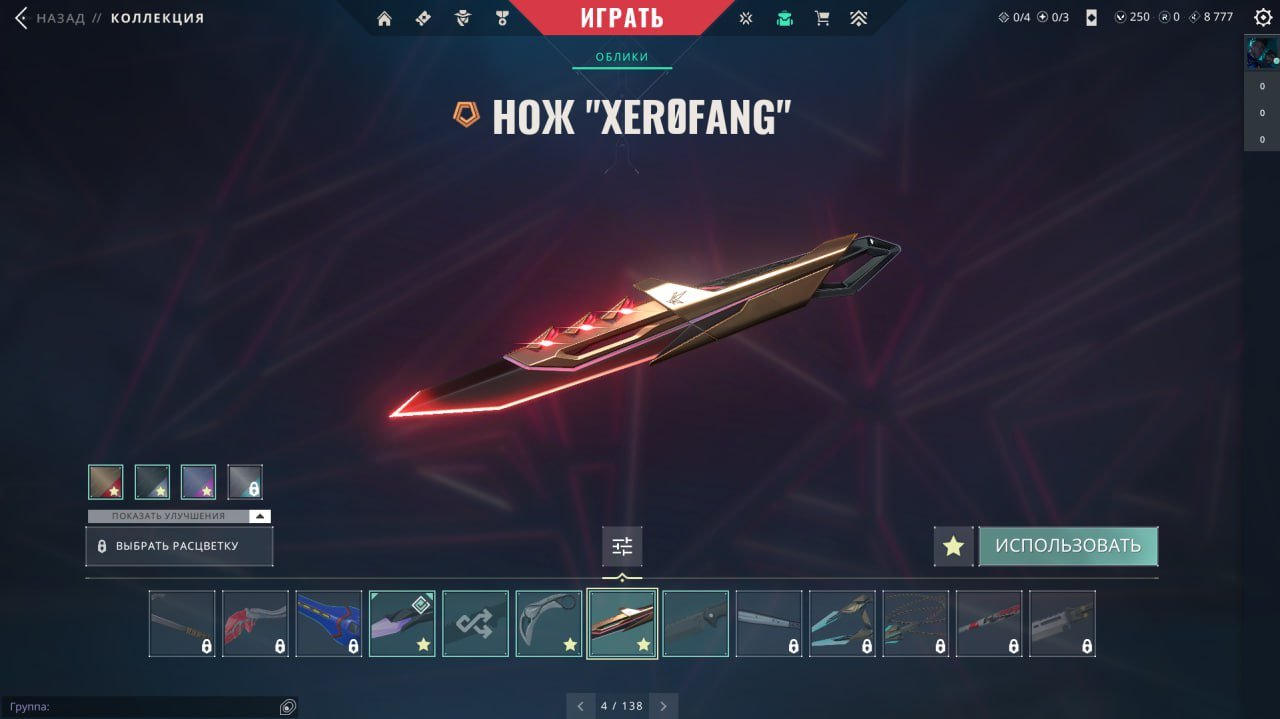Image resolution: width=1280 pixels, height=719 pixels.
Task: Select the purple-magenta color variant swatch
Action: coord(199,482)
